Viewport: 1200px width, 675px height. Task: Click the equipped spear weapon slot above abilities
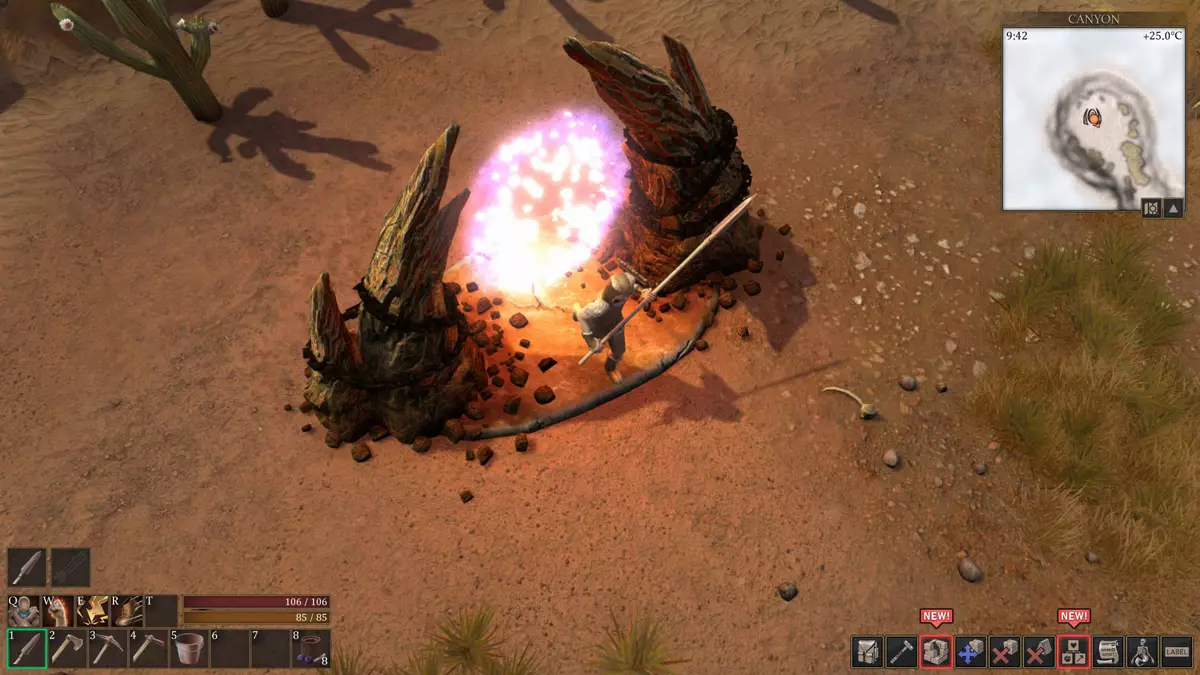tap(27, 567)
